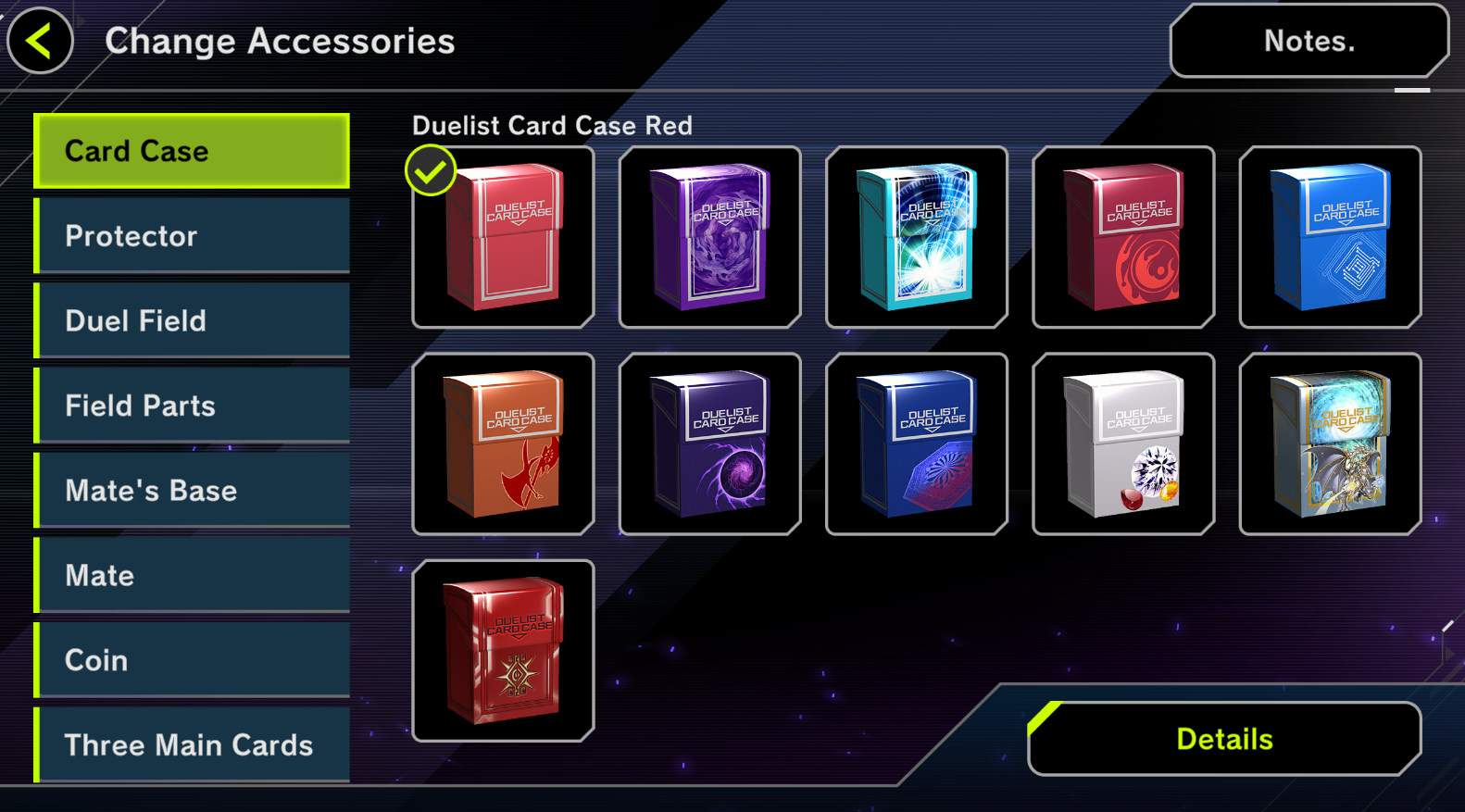Select the dark red gold-emblem card case
This screenshot has width=1465, height=812.
[x=503, y=651]
